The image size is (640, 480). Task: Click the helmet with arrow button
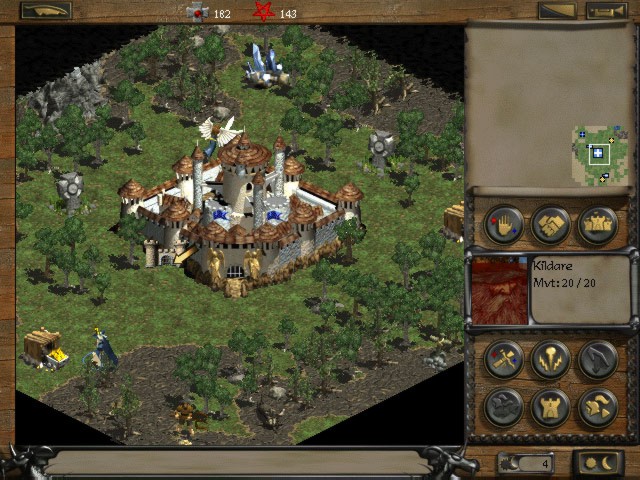[x=598, y=407]
